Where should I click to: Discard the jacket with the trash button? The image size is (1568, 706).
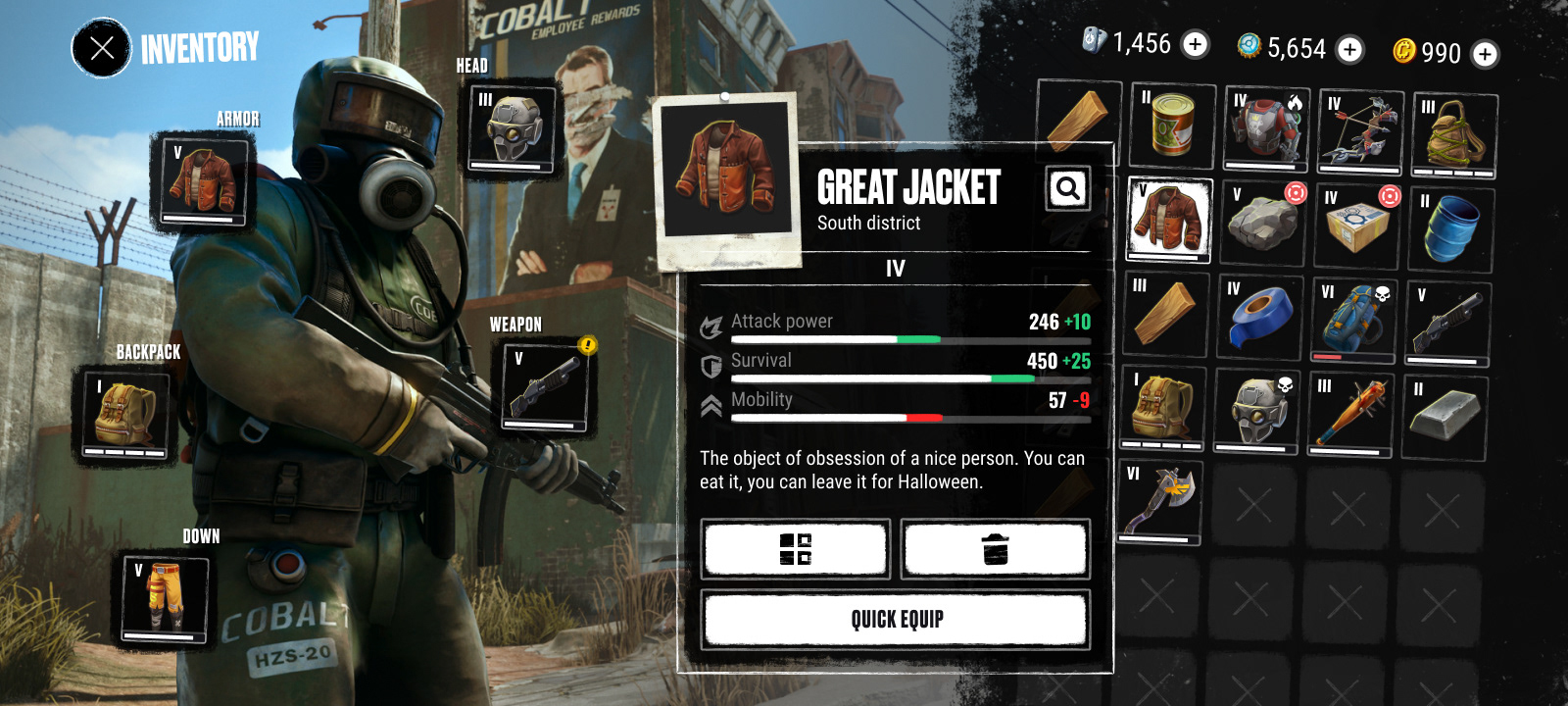(995, 548)
